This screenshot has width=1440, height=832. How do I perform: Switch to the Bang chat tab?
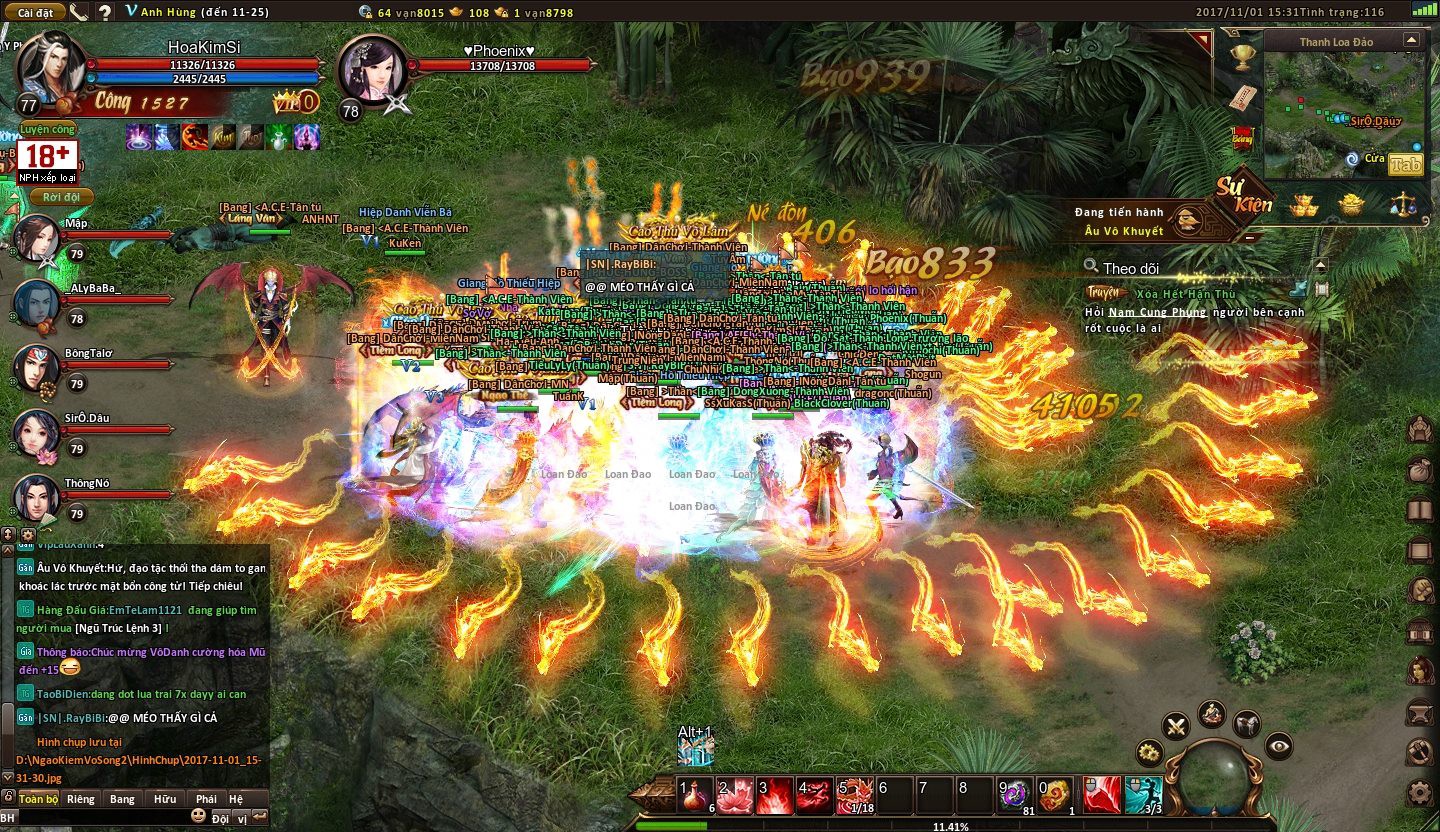(122, 799)
